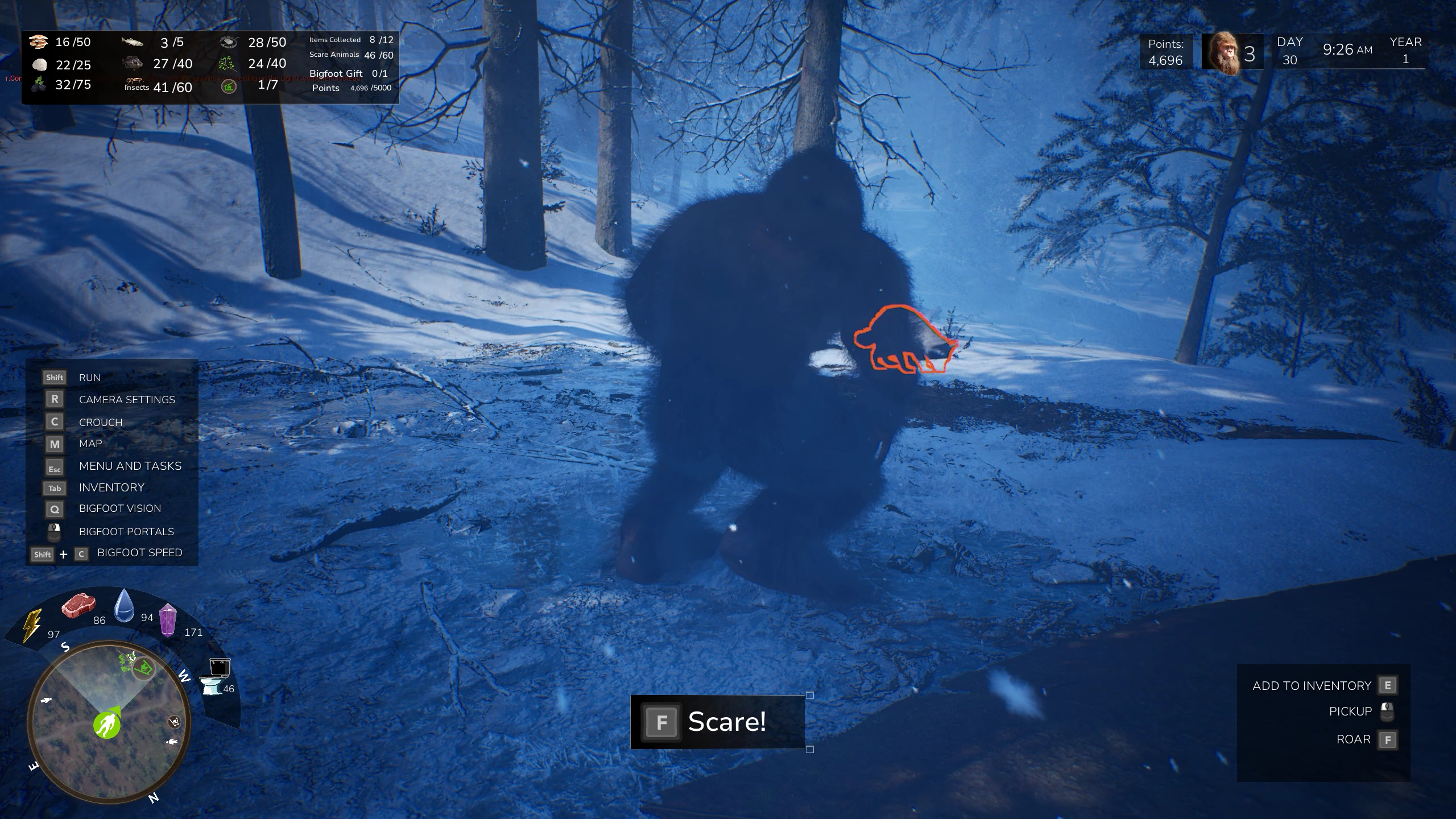Screen dimensions: 1456x819
Task: Open Menu and Tasks entry
Action: click(x=130, y=465)
